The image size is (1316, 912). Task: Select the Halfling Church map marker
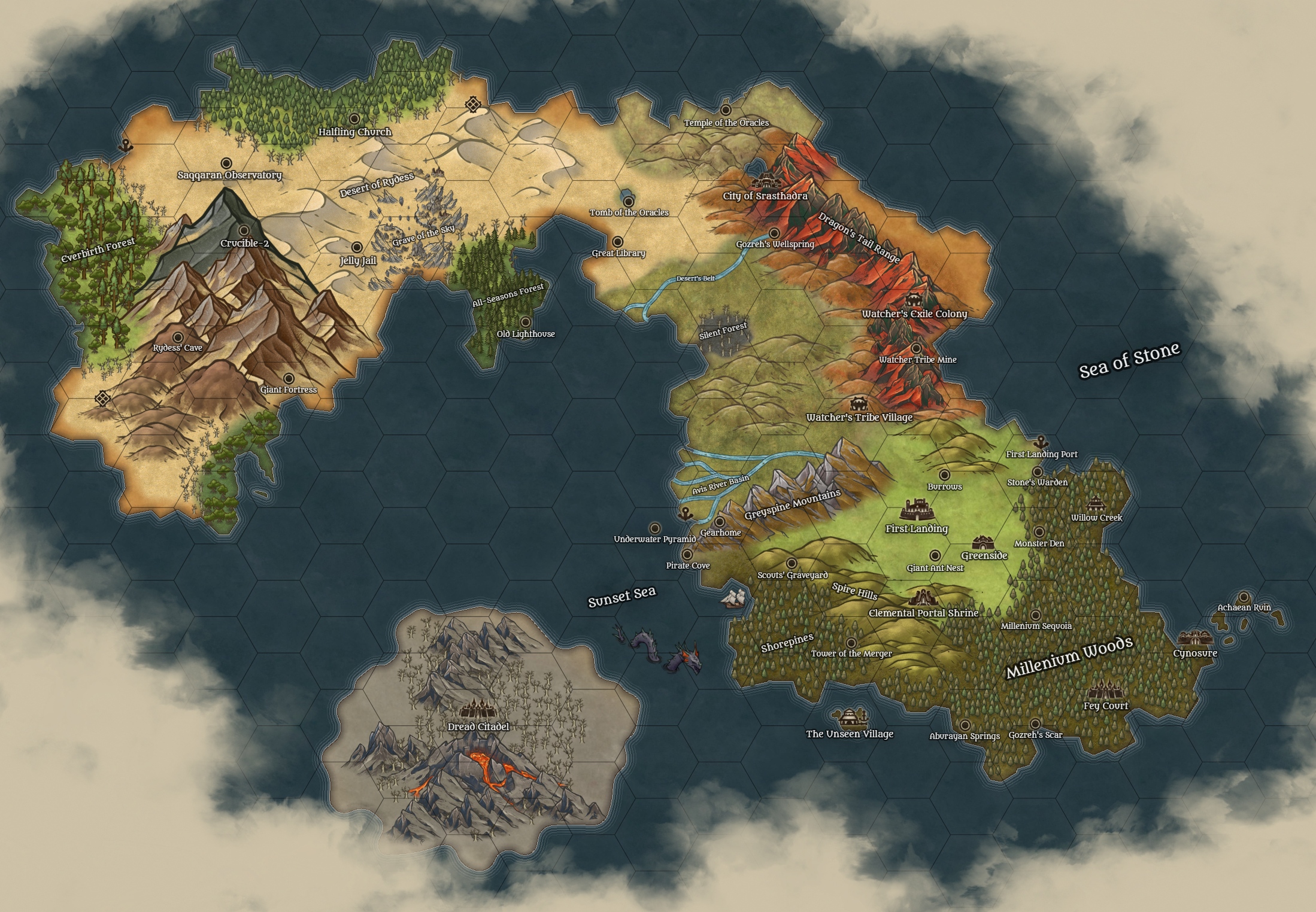pos(354,119)
